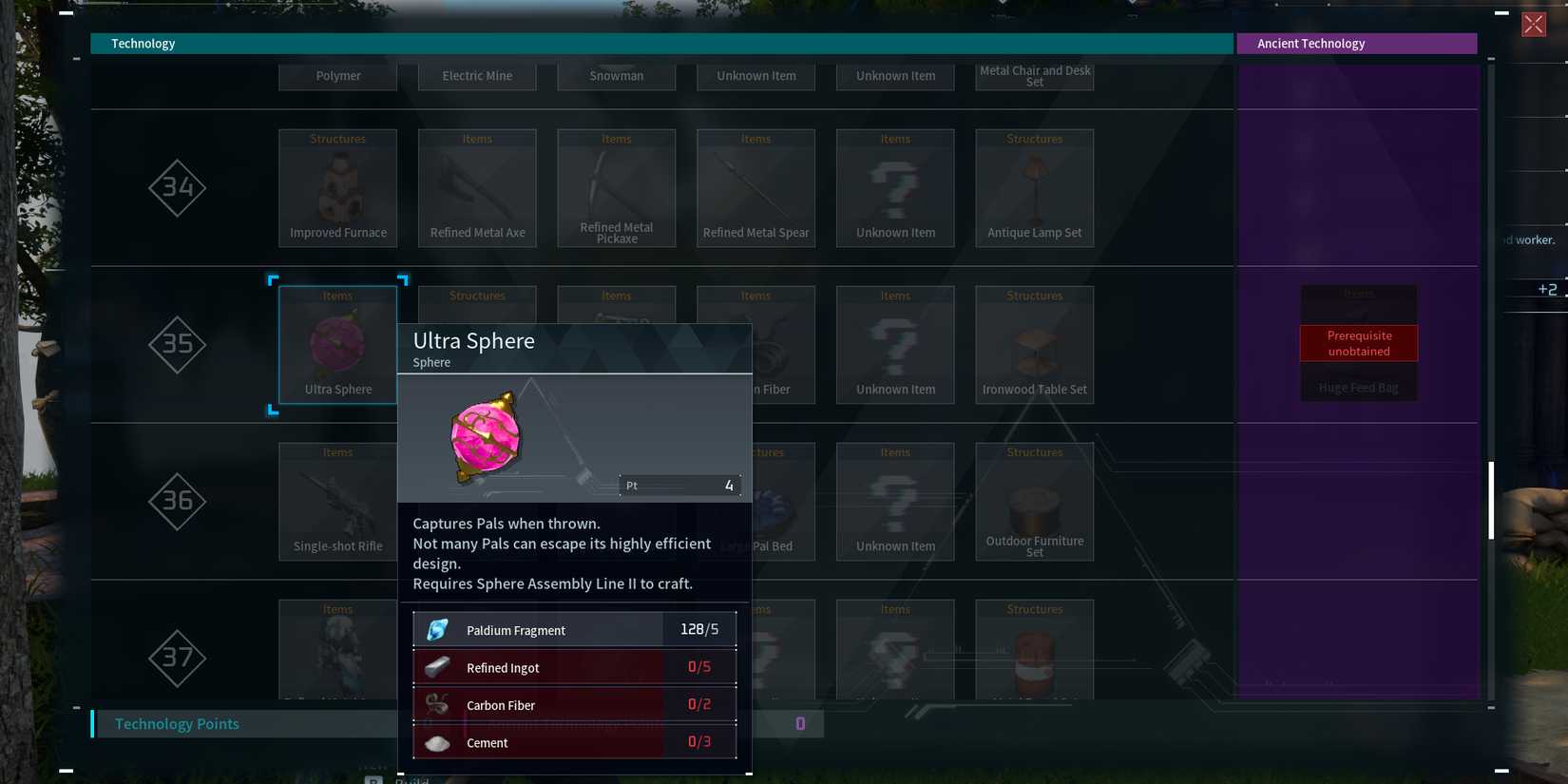The image size is (1568, 784).
Task: Switch to the Ancient Technology tab
Action: (1357, 43)
